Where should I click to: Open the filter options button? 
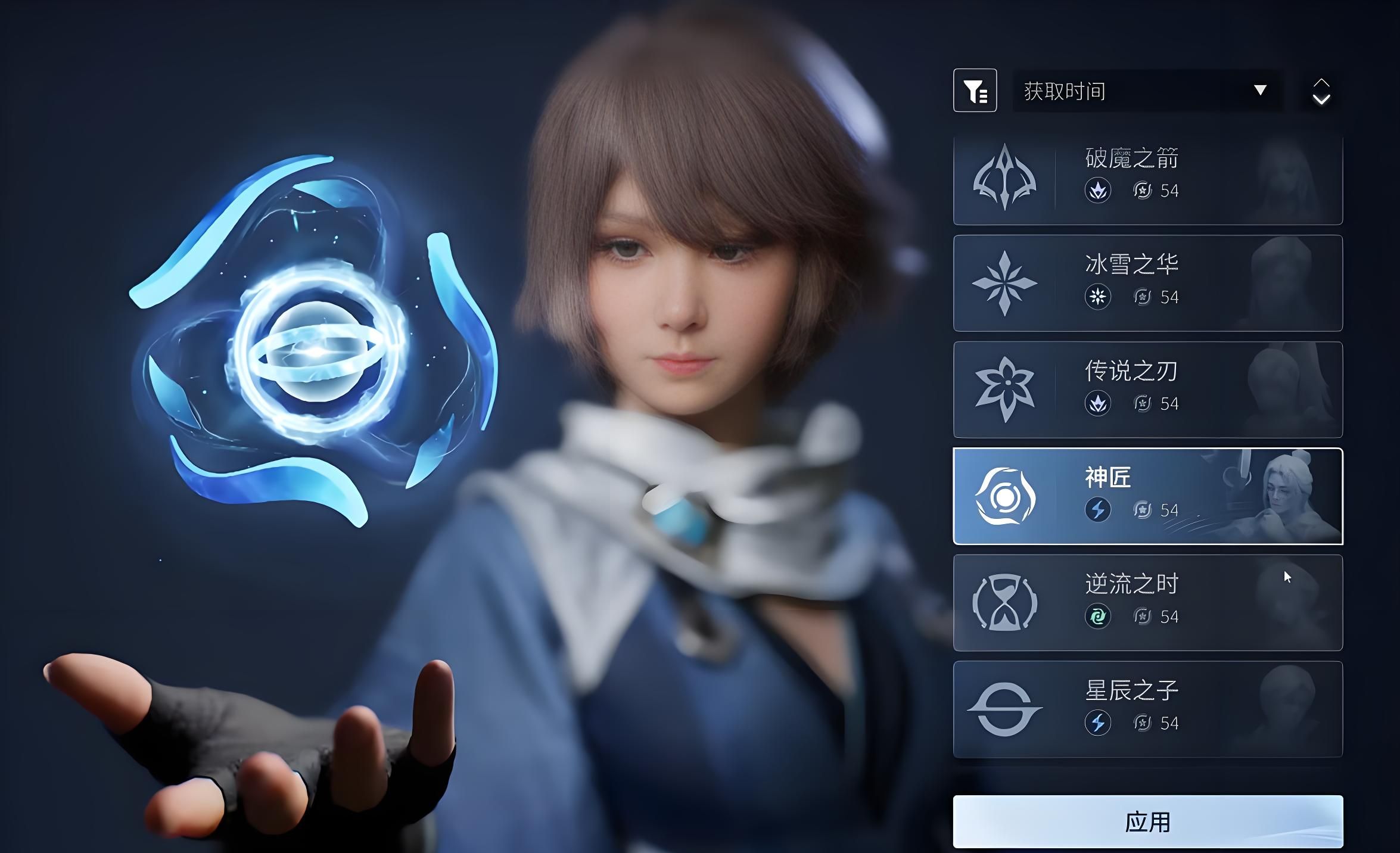tap(975, 91)
